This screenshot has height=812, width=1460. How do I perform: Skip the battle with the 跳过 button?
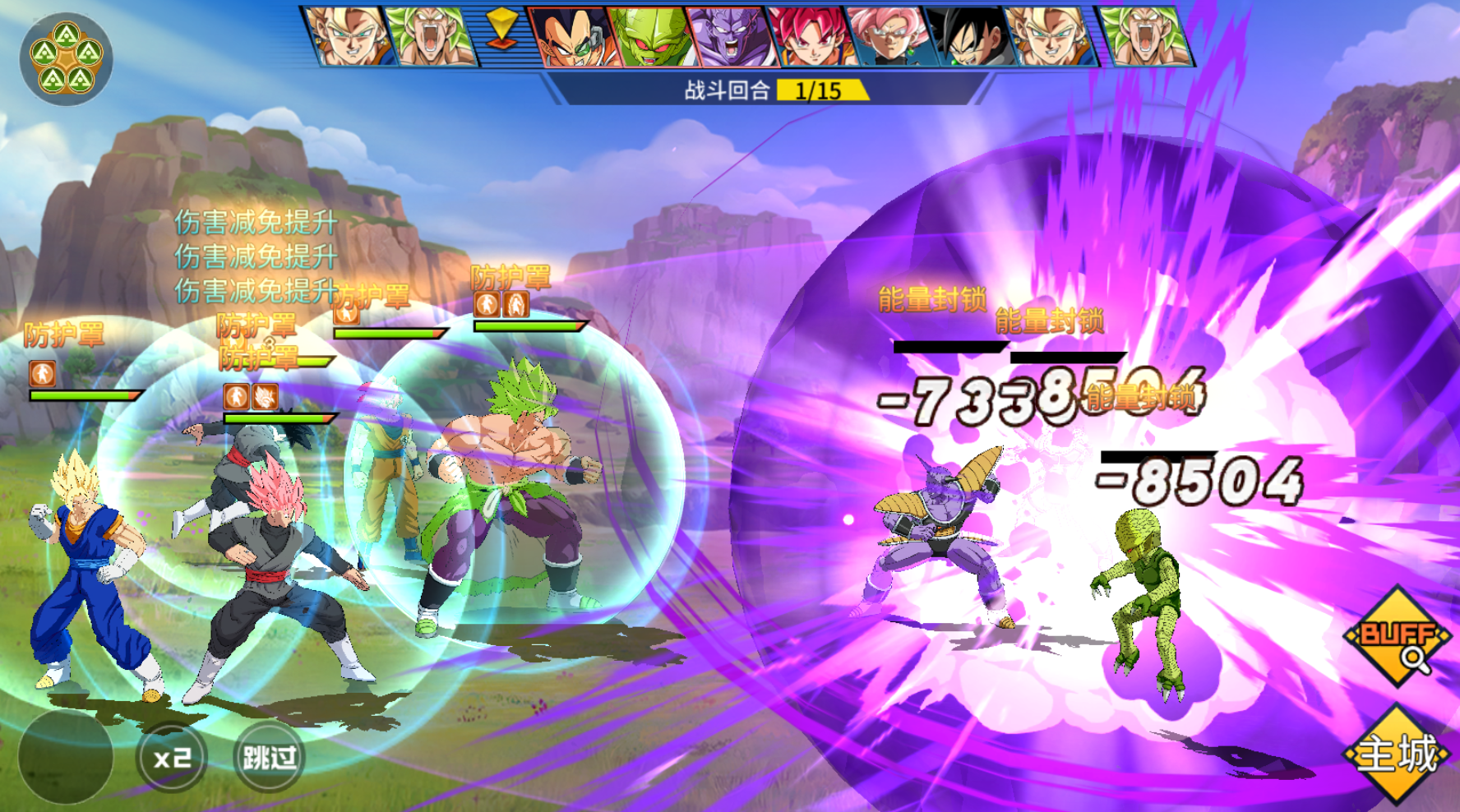click(x=269, y=757)
